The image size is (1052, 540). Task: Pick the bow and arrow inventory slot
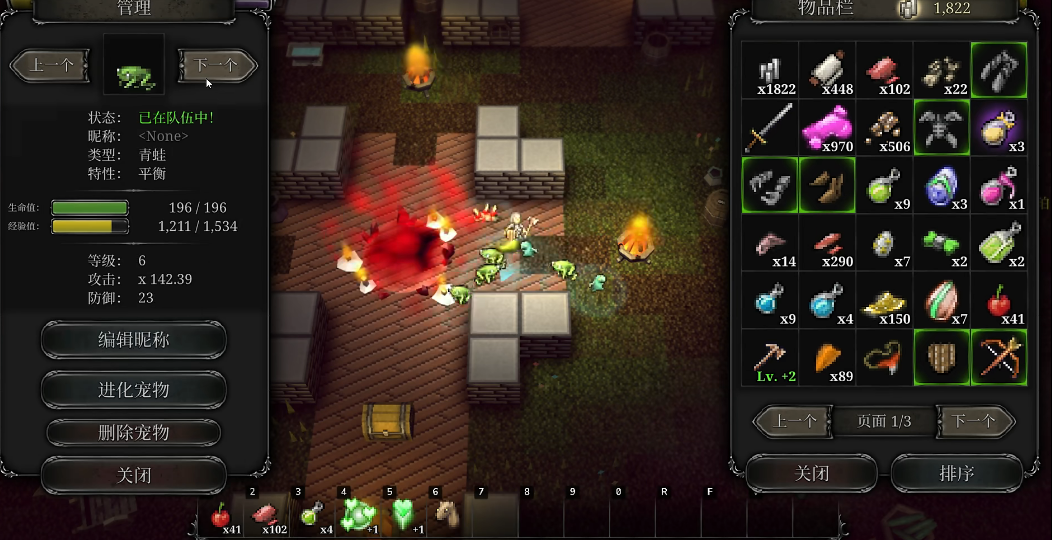point(999,358)
